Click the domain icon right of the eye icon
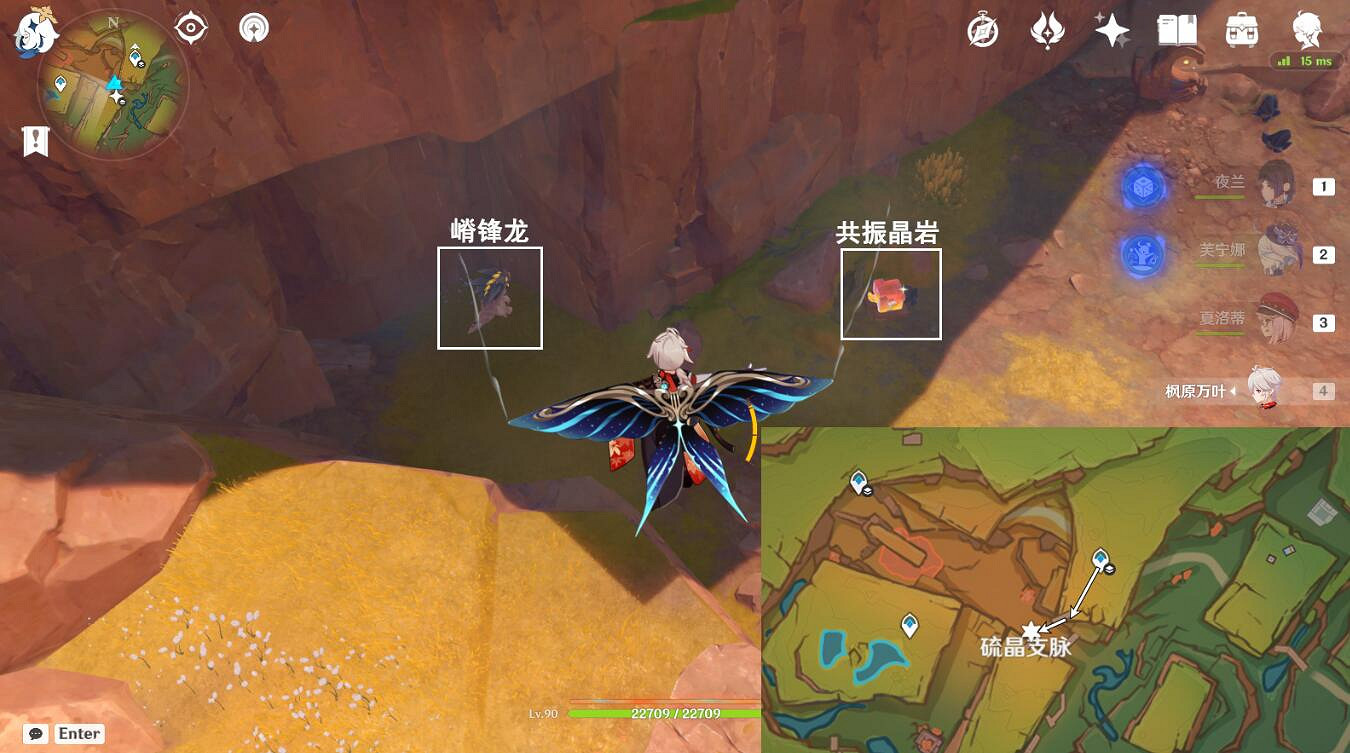The height and width of the screenshot is (753, 1350). [252, 27]
